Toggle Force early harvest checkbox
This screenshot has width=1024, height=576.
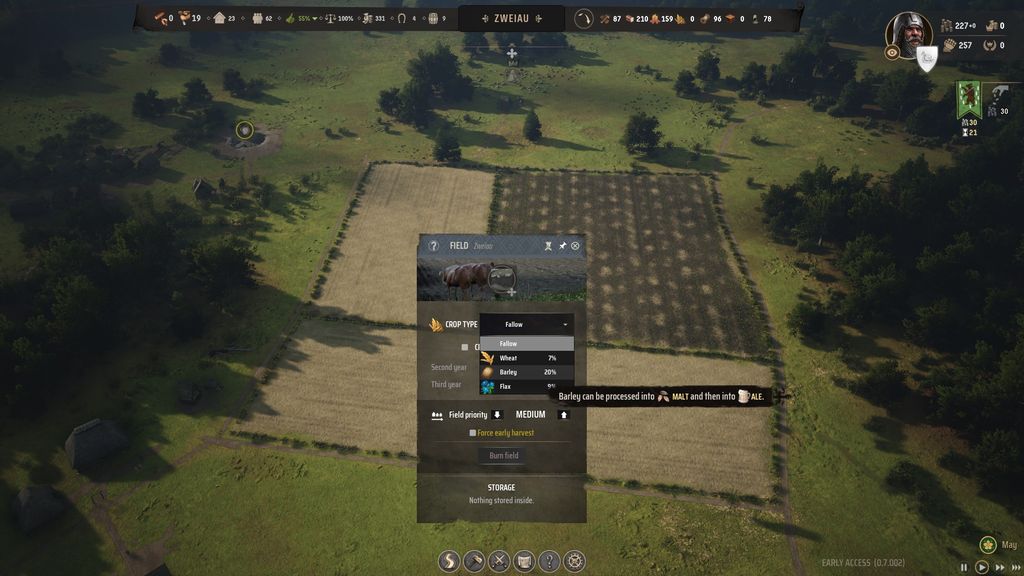(473, 433)
